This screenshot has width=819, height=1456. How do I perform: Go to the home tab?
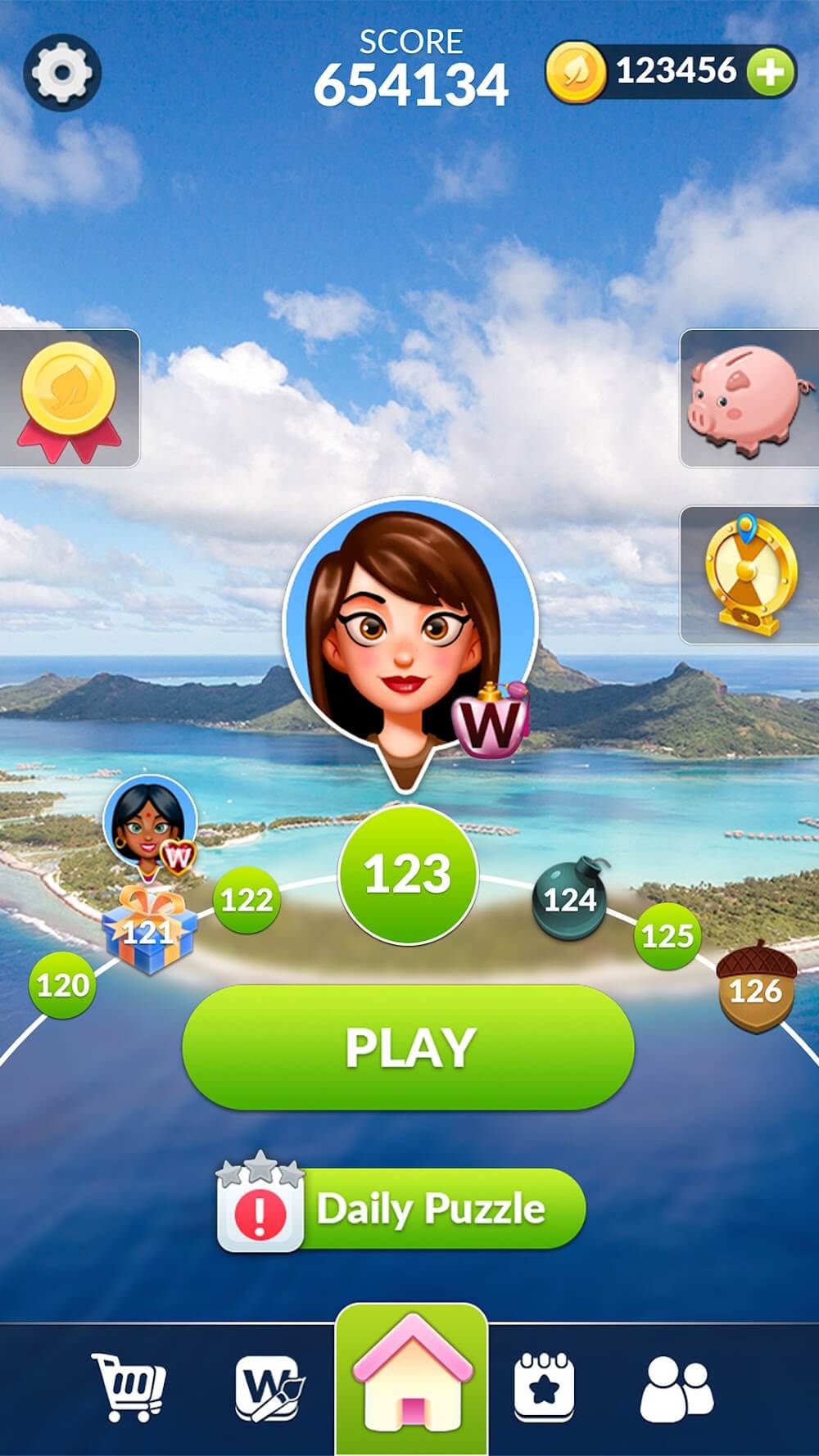[411, 1380]
